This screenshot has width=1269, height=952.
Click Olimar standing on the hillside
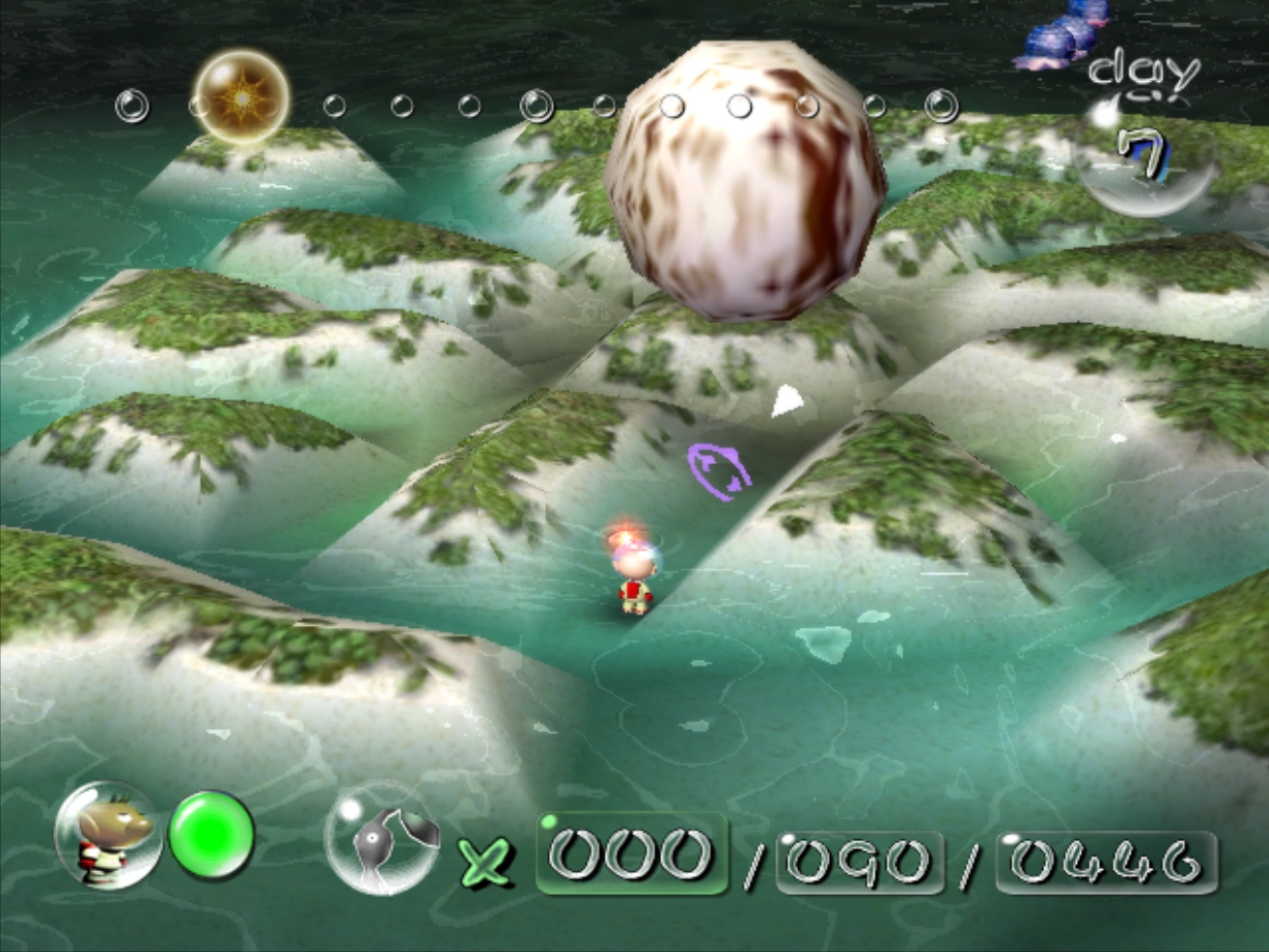[x=632, y=574]
